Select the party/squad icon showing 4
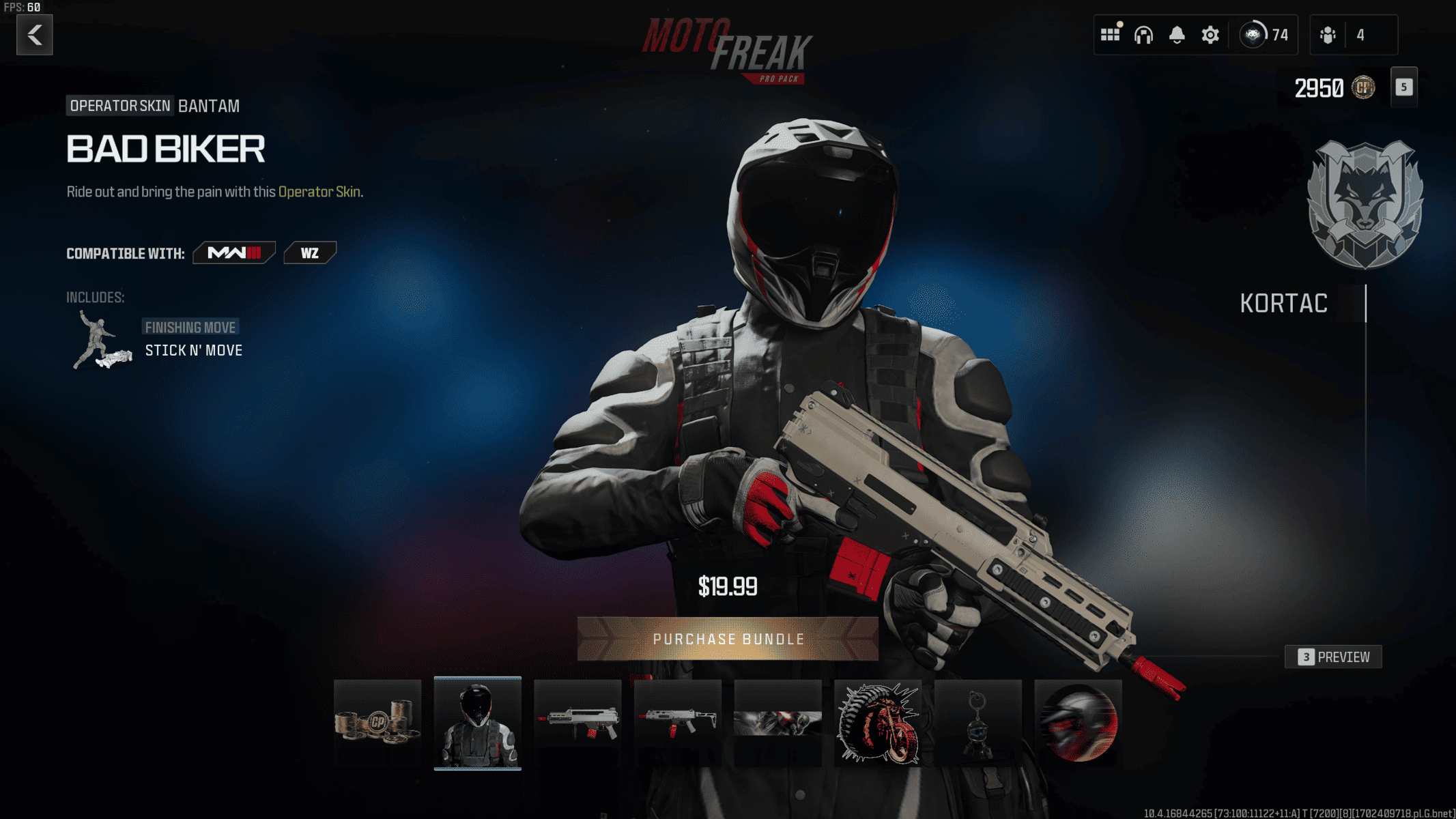Viewport: 1456px width, 819px height. coord(1328,34)
